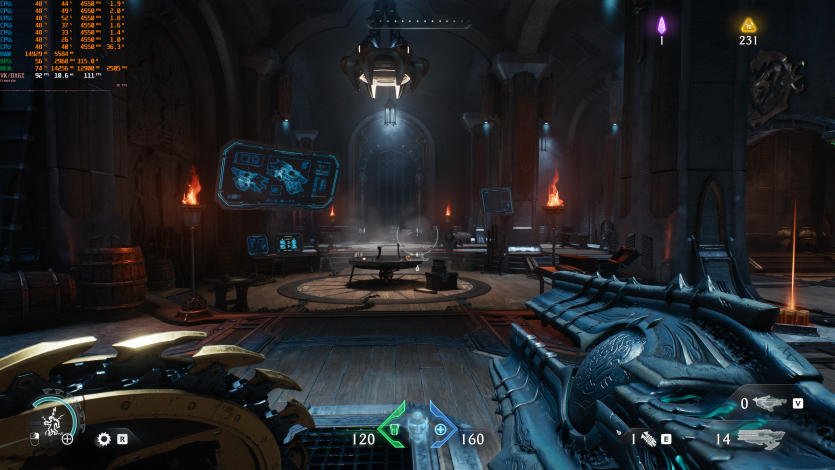Click the gold triangle currency icon

[x=748, y=25]
